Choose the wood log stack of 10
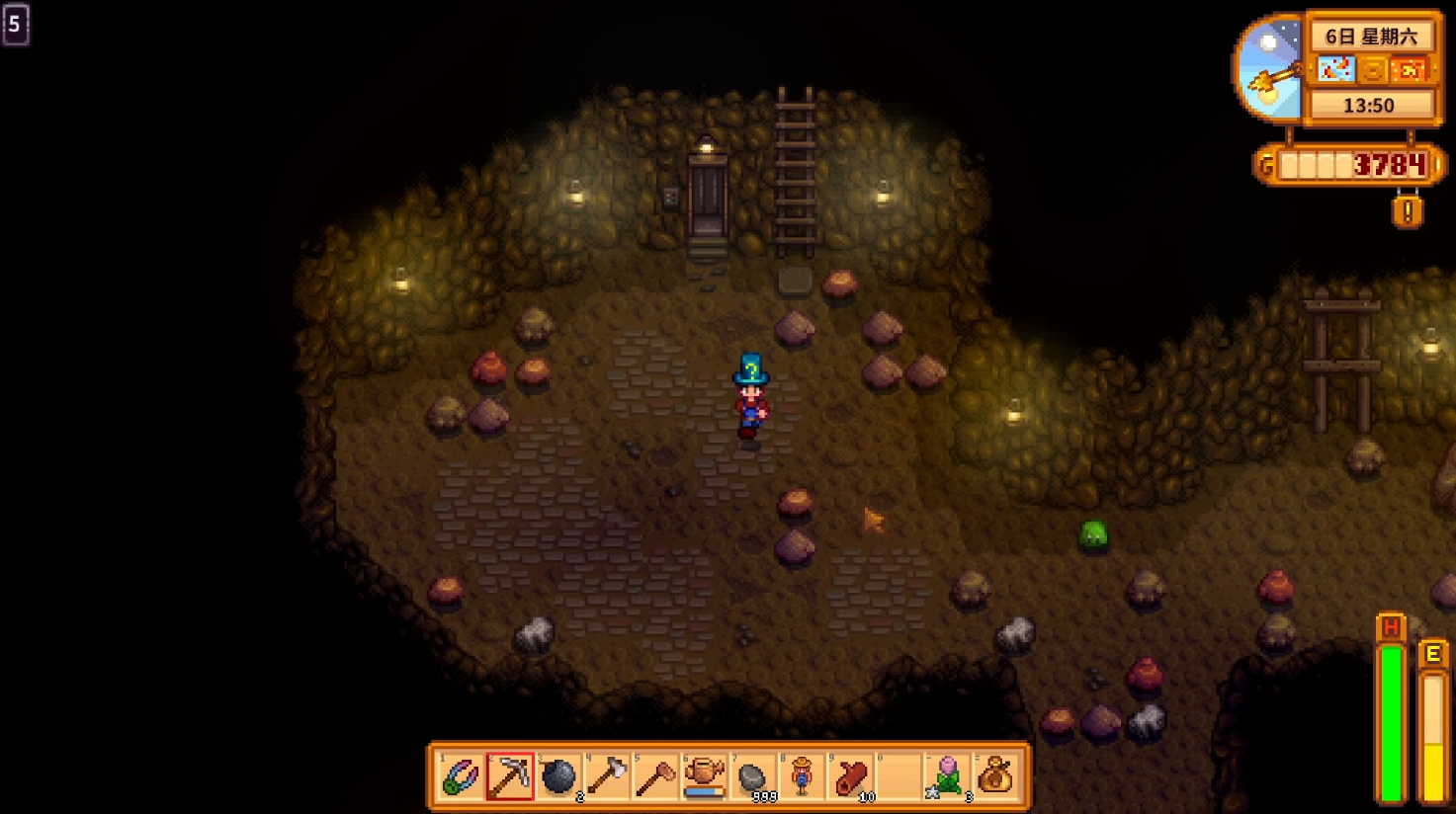This screenshot has width=1456, height=814. pyautogui.click(x=850, y=776)
